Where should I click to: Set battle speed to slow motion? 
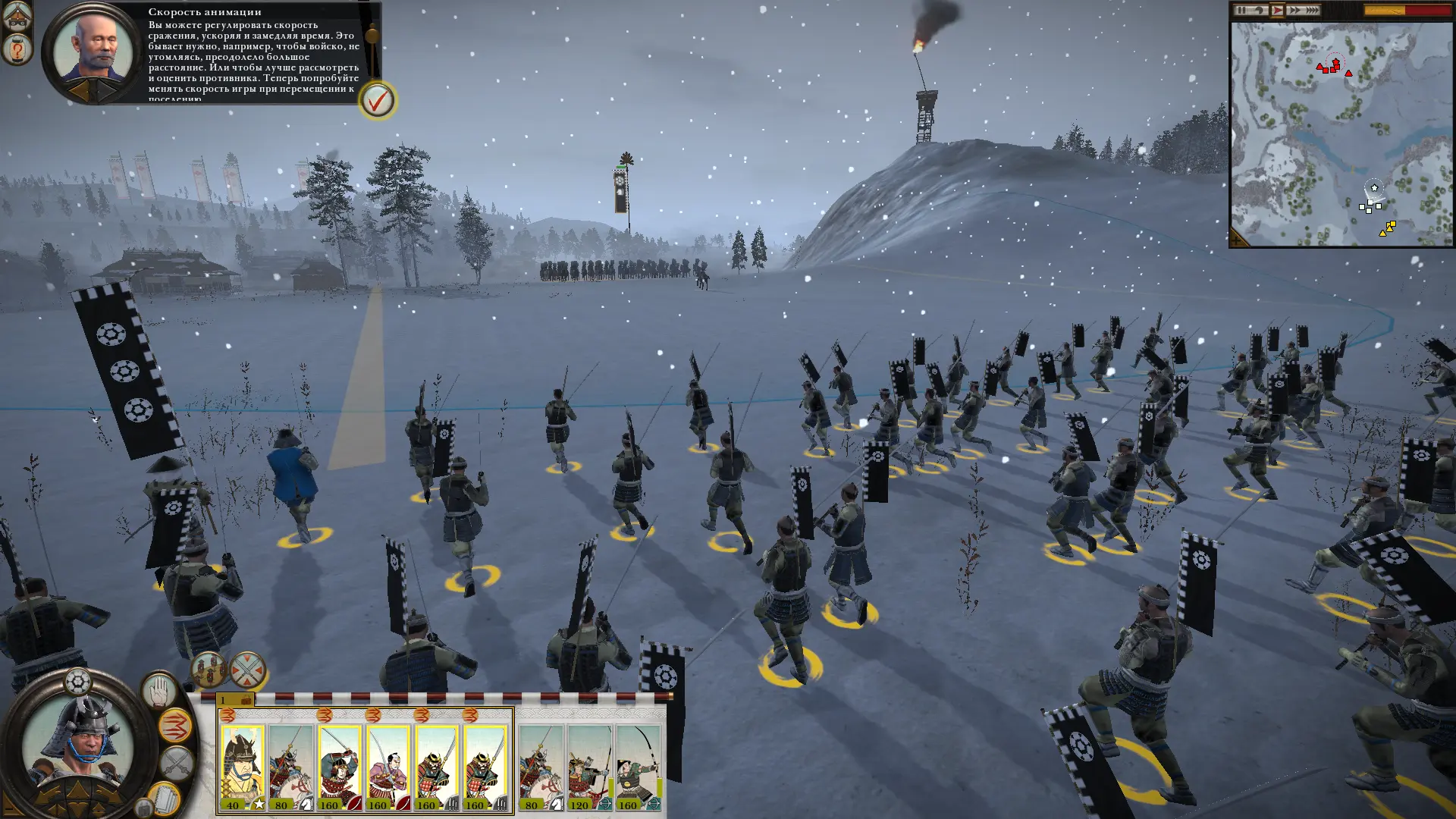tap(1259, 11)
